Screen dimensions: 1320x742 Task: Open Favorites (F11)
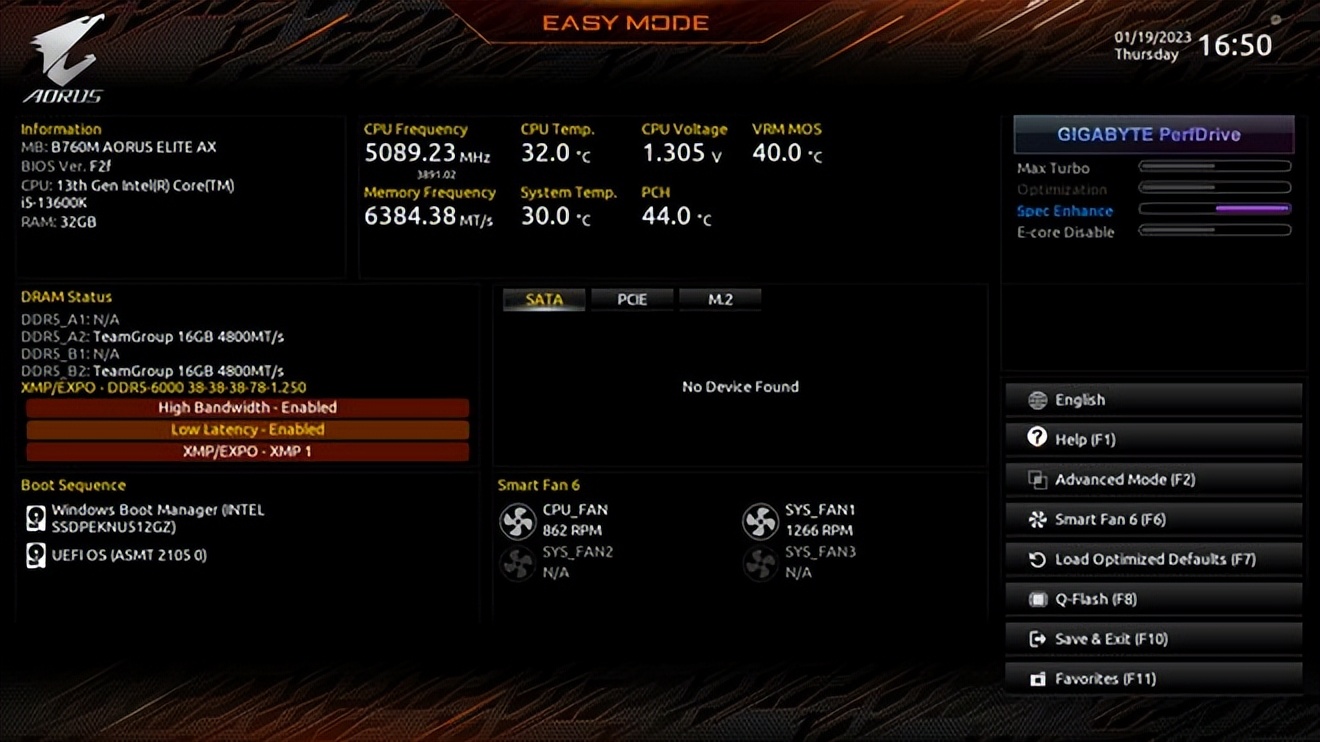click(x=1153, y=679)
